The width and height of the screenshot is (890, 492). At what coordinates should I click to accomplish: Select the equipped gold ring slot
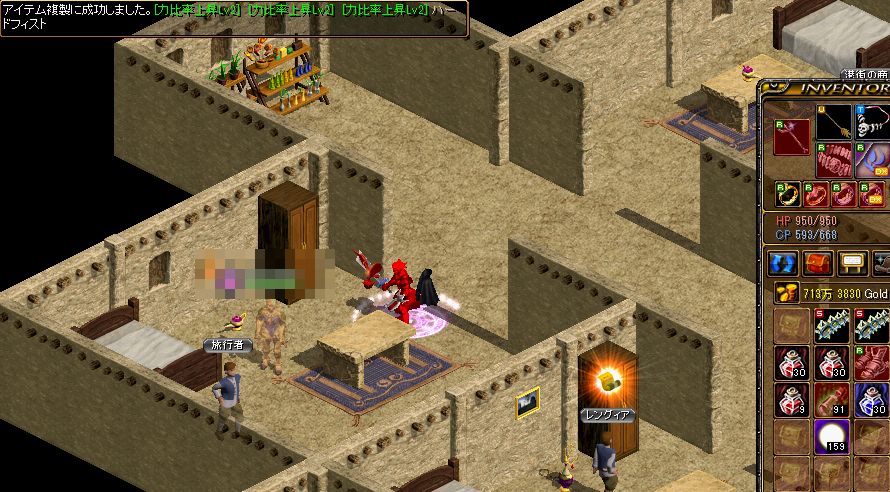[x=788, y=193]
